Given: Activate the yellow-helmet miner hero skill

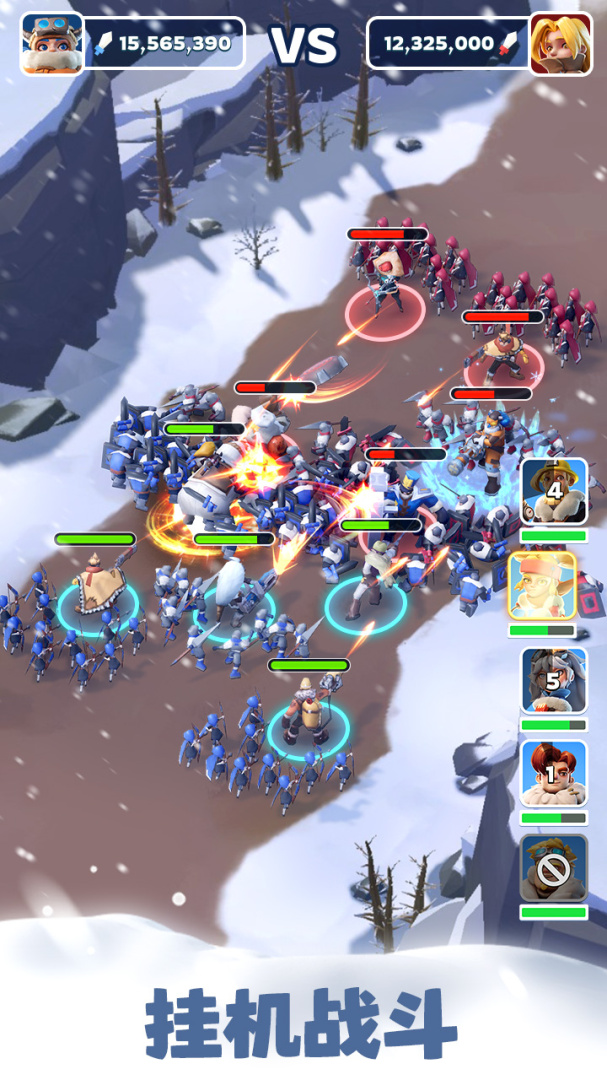Looking at the screenshot, I should (554, 491).
